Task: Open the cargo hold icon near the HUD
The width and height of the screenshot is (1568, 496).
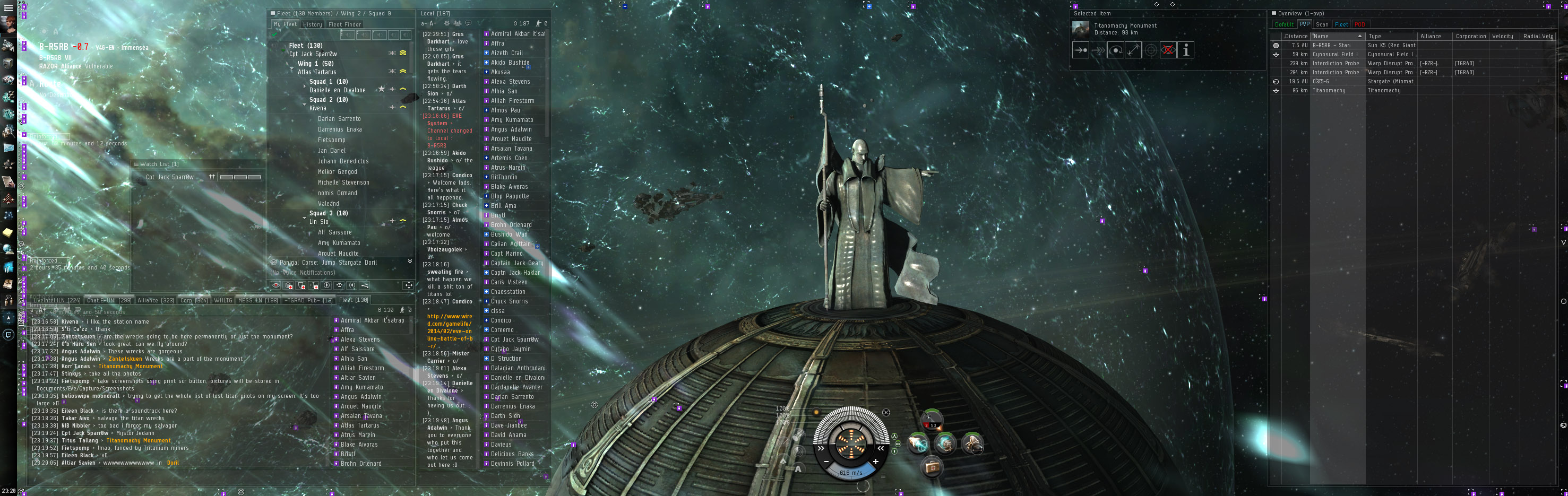Action: coord(932,467)
